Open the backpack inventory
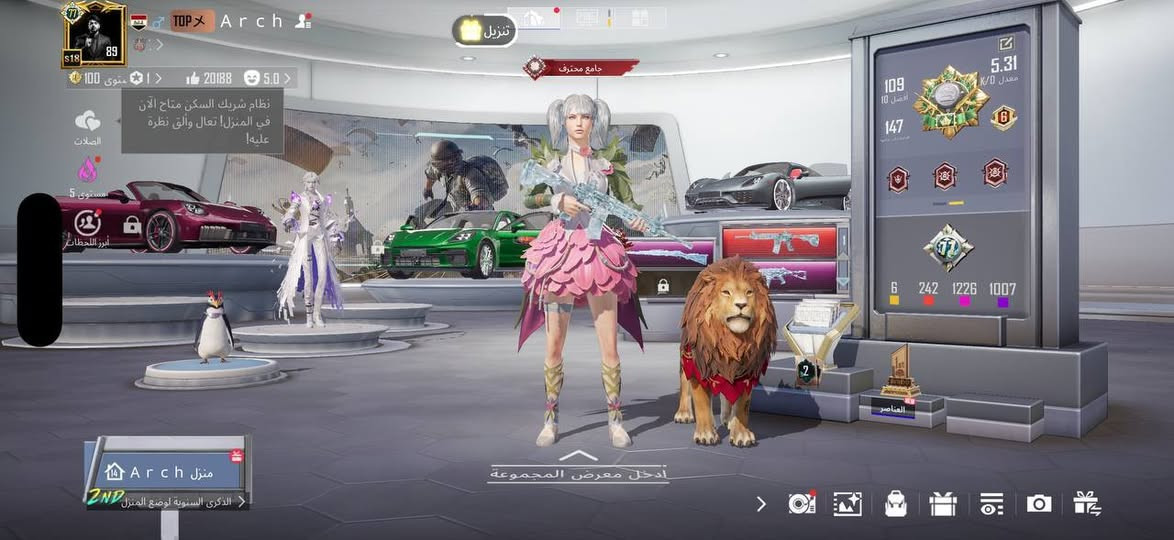The height and width of the screenshot is (540, 1174). [x=895, y=504]
